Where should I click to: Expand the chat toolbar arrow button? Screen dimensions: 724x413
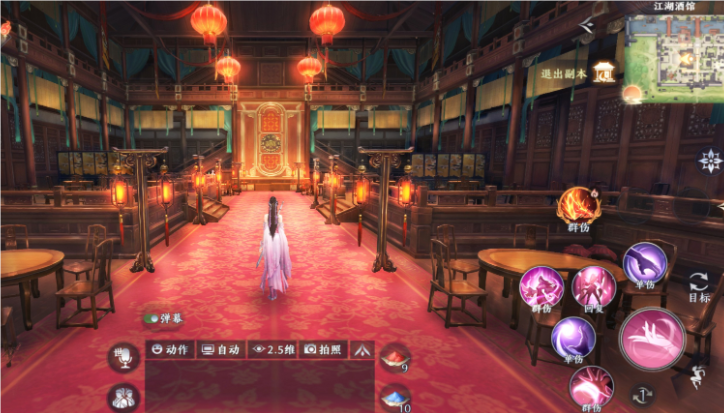click(x=362, y=350)
